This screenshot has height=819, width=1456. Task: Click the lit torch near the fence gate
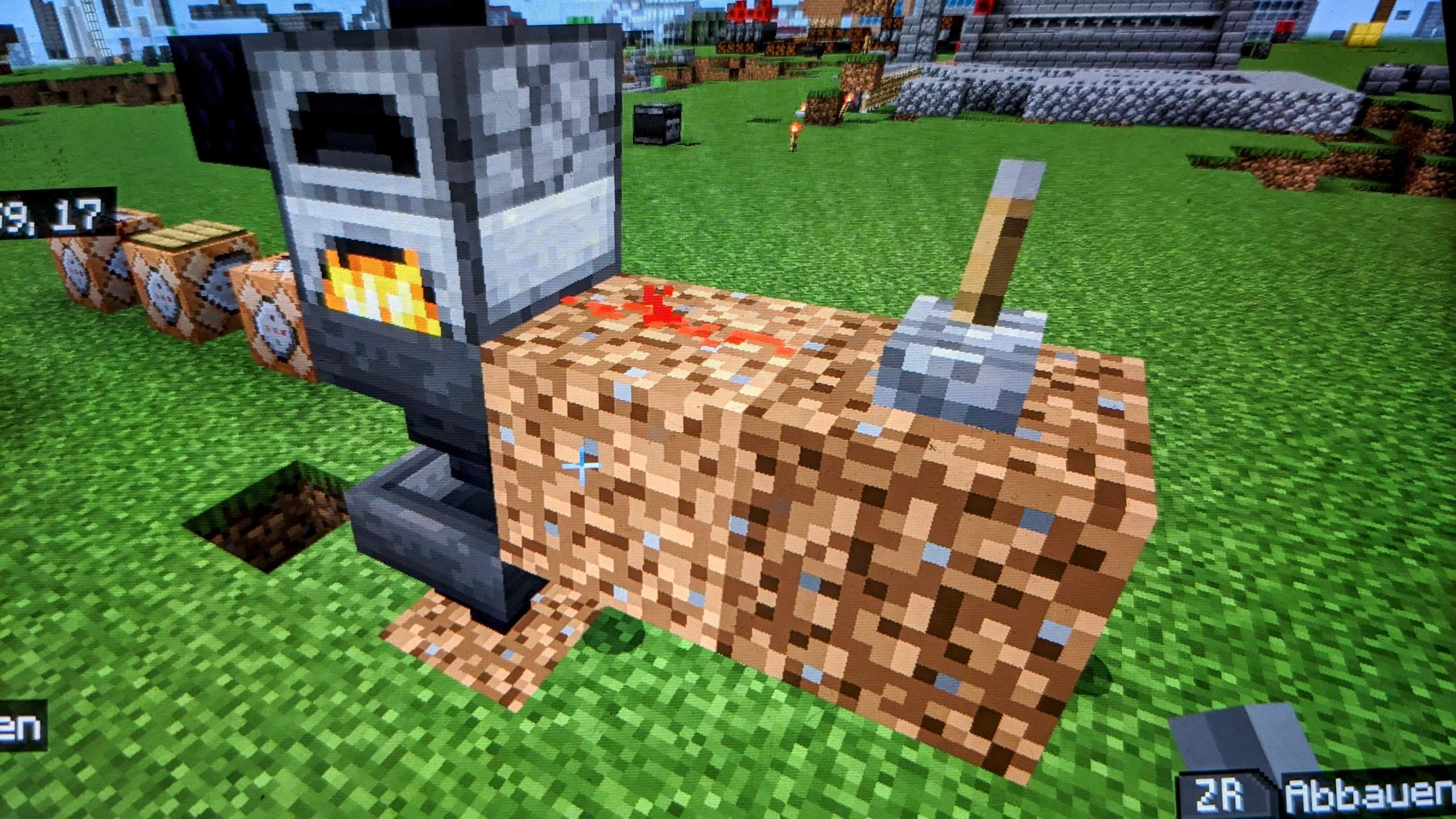coord(846,101)
